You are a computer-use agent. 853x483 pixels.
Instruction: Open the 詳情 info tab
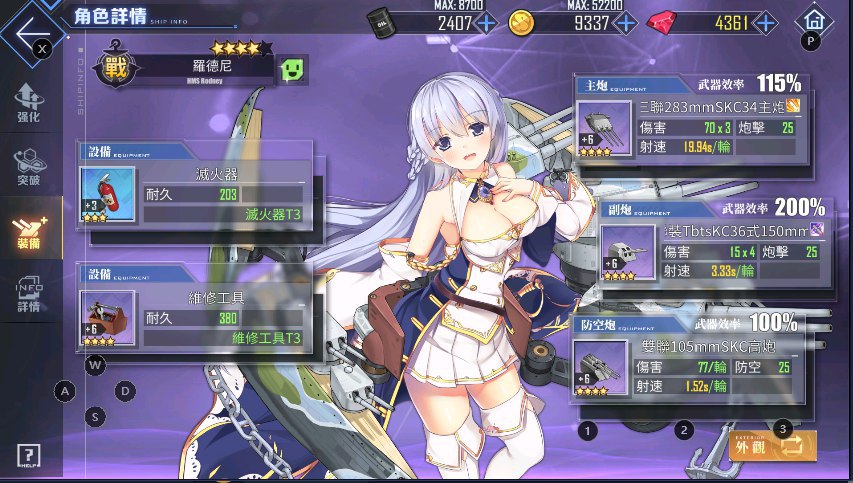29,295
